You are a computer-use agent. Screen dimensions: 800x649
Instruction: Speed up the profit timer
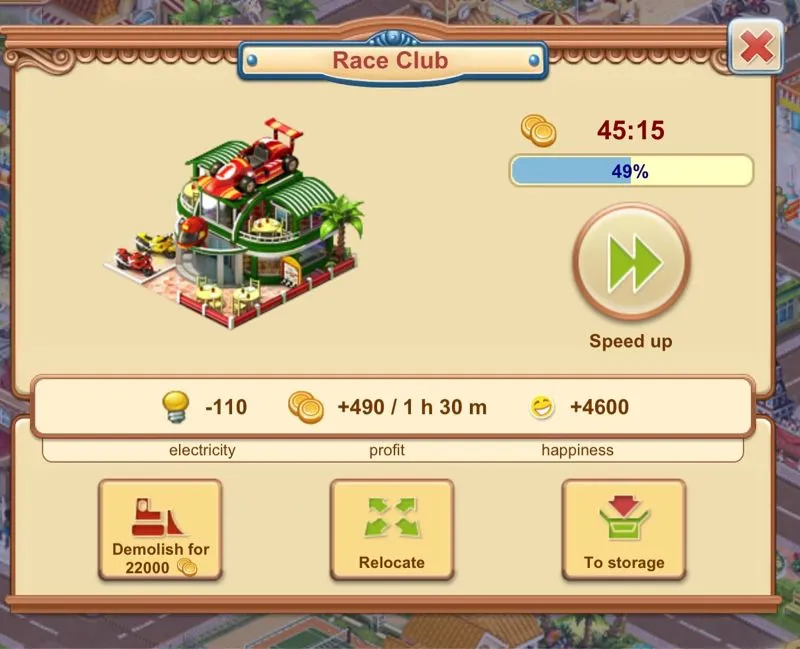pos(631,262)
